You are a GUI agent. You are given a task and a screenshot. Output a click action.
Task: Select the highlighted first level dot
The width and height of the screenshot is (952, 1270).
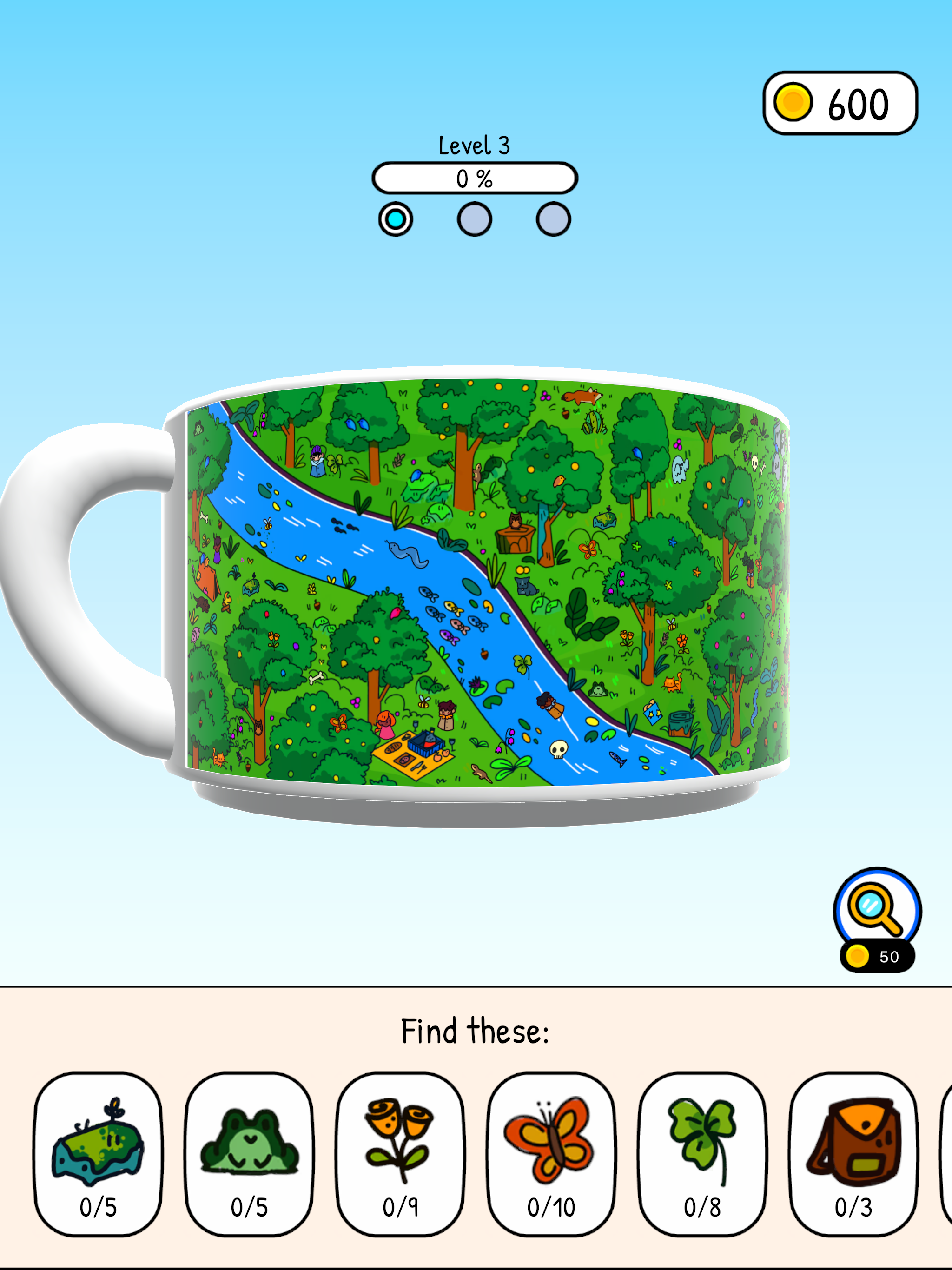tap(395, 219)
